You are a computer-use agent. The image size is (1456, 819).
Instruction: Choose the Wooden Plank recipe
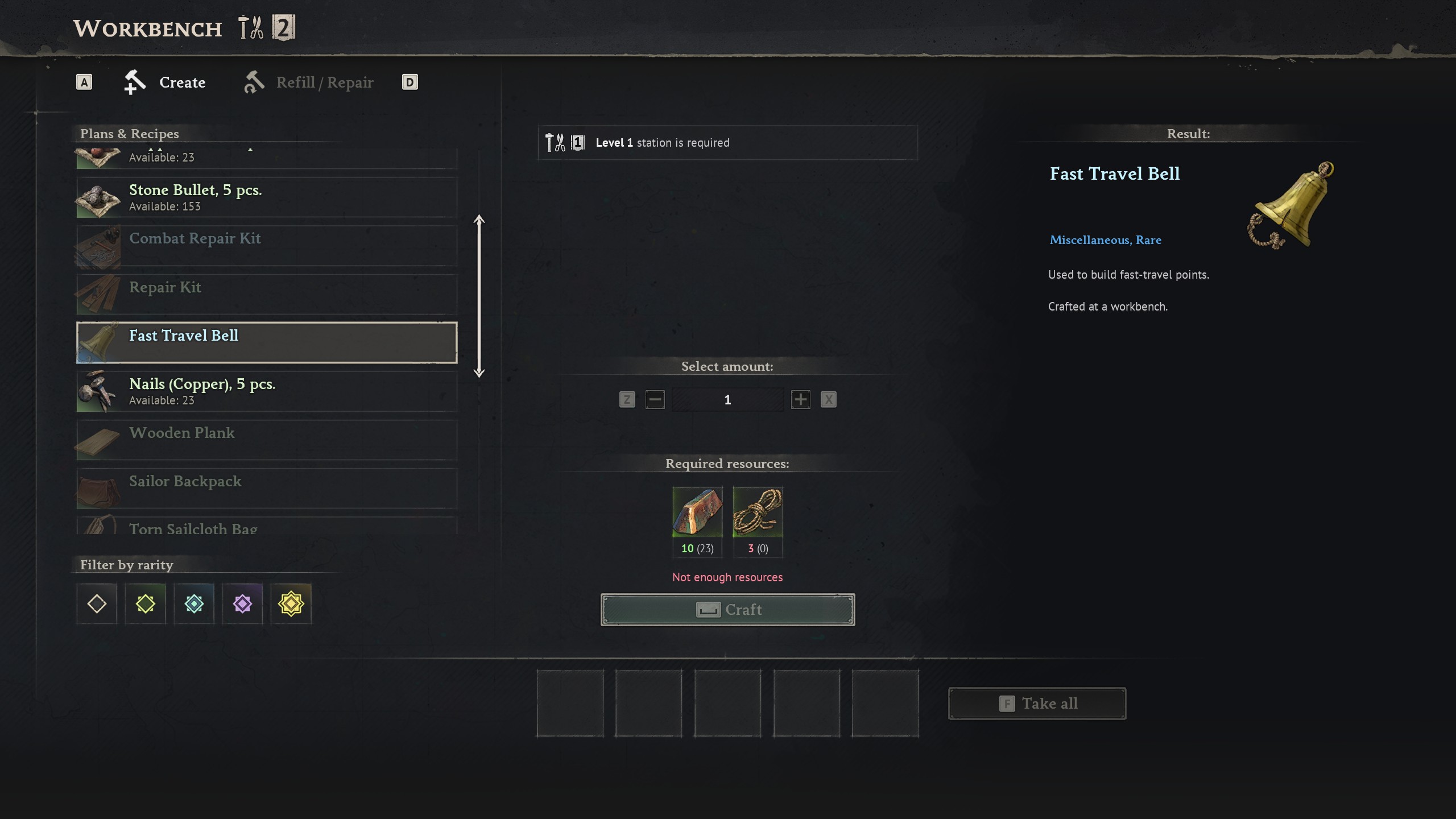(266, 440)
